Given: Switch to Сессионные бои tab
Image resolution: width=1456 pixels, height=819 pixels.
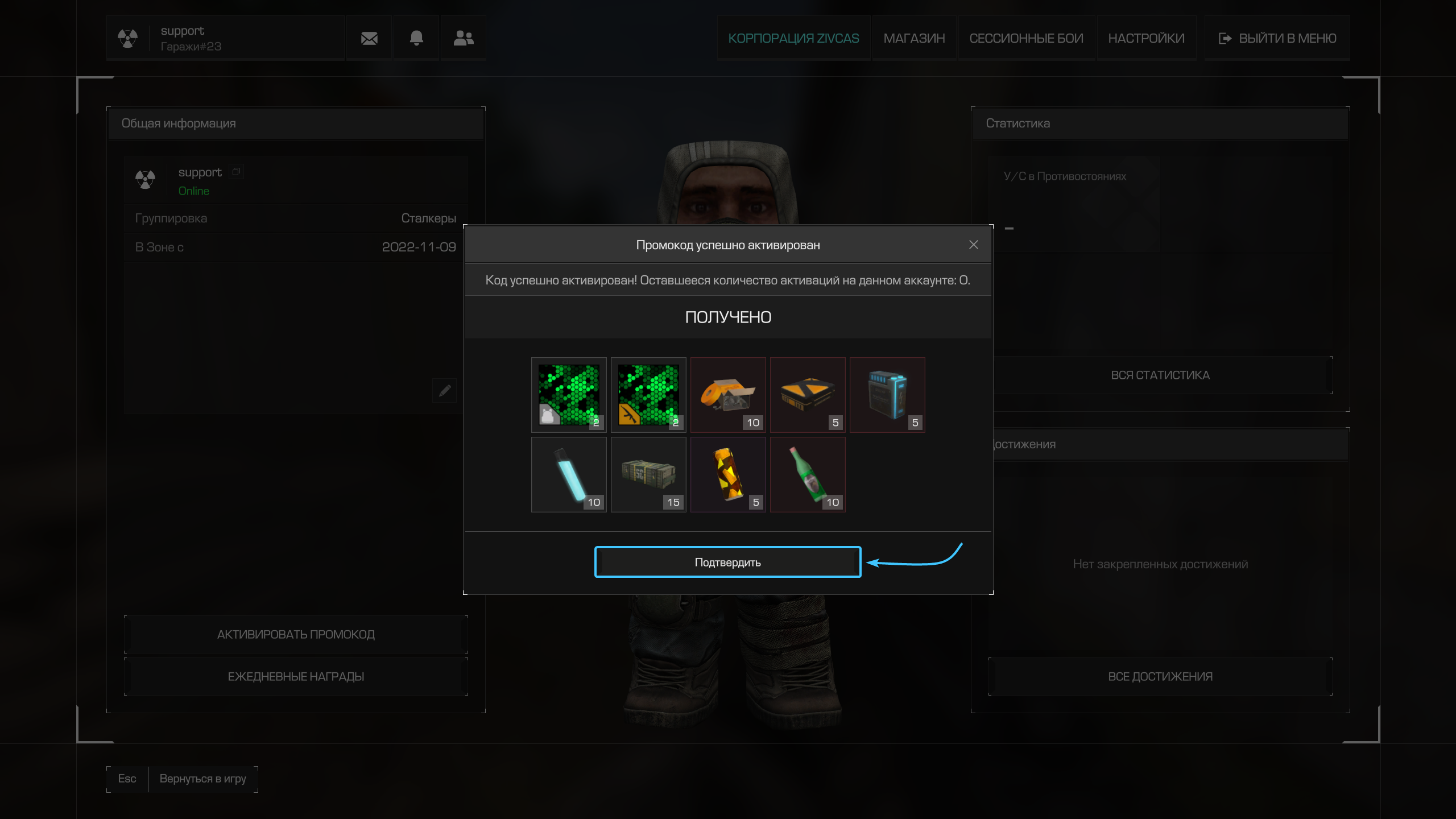Looking at the screenshot, I should click(x=1026, y=38).
